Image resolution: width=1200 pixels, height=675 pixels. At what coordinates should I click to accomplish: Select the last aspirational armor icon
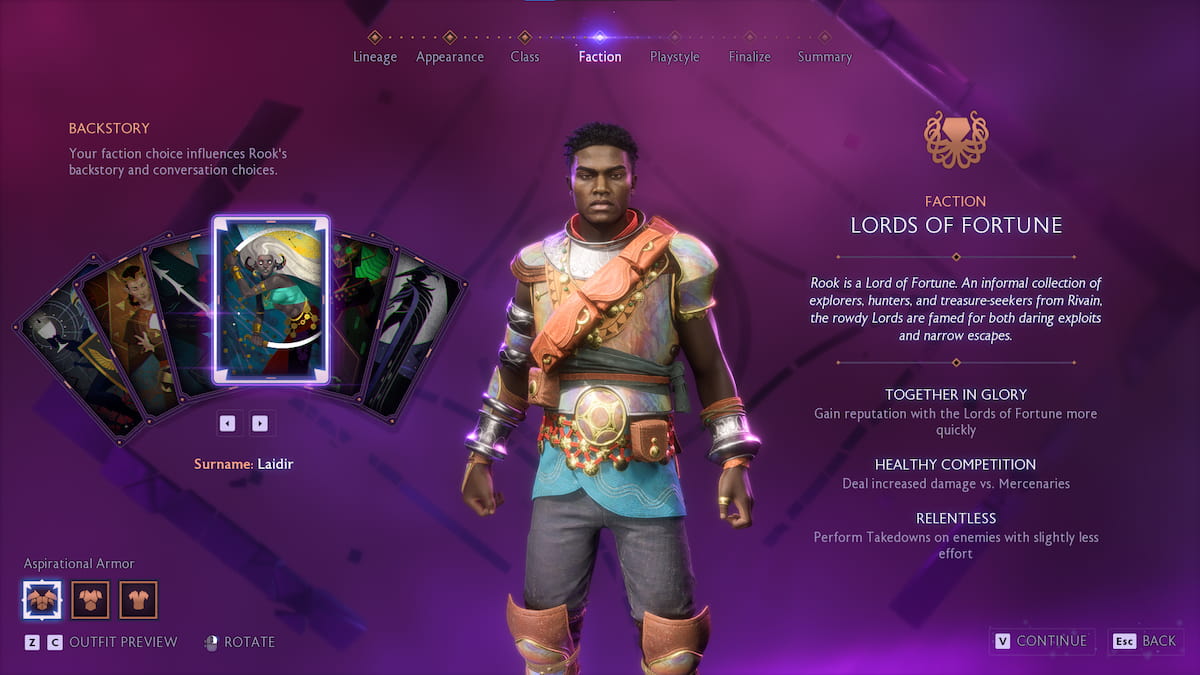(x=139, y=600)
